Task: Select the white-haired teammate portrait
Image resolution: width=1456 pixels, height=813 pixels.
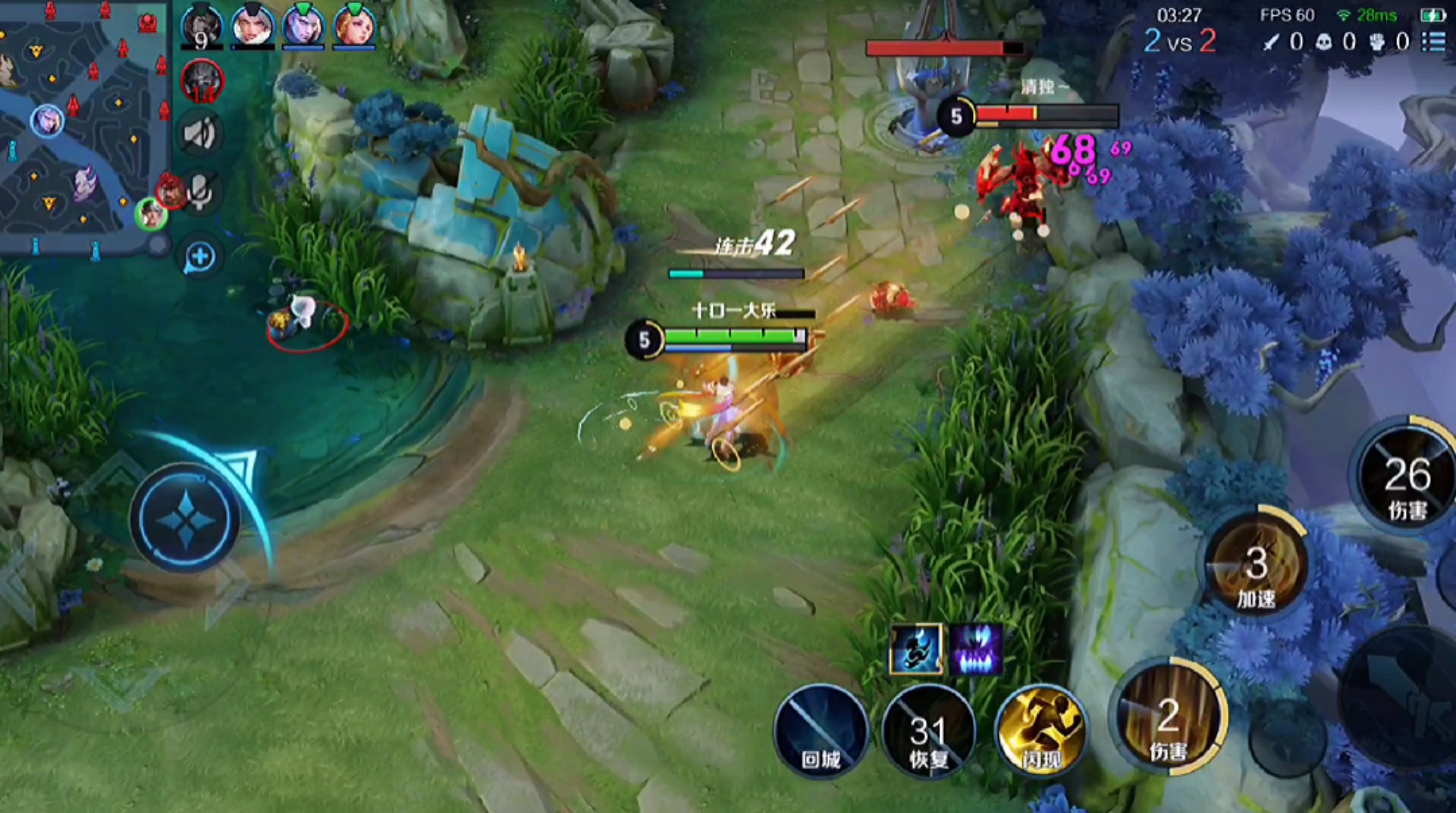Action: tap(253, 26)
